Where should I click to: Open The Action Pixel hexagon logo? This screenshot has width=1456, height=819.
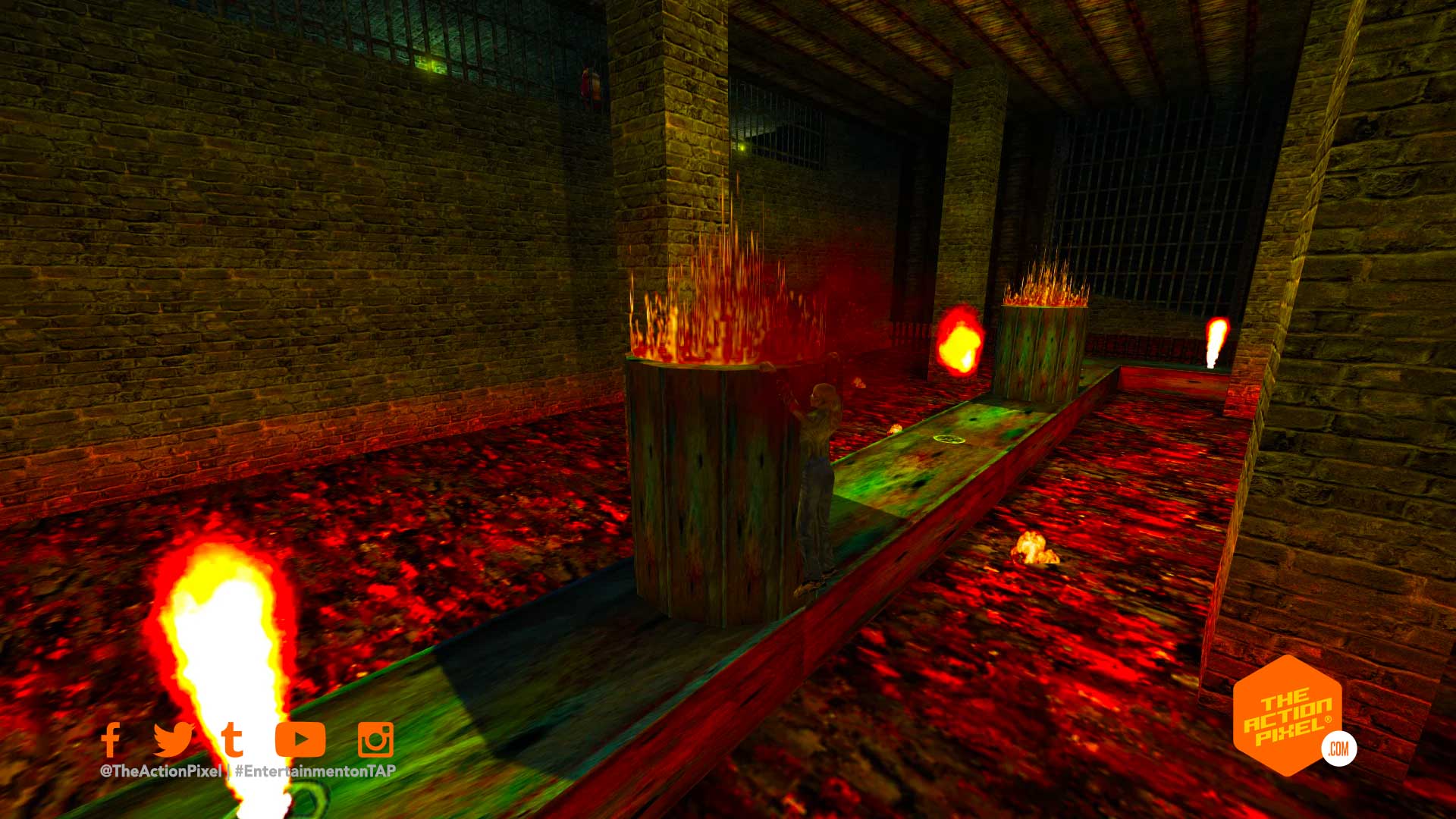[x=1288, y=716]
